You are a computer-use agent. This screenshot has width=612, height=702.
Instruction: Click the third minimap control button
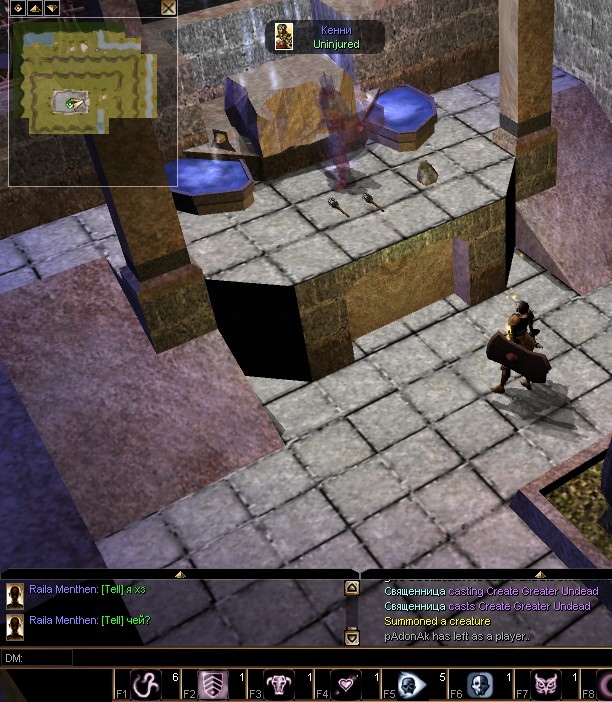51,8
